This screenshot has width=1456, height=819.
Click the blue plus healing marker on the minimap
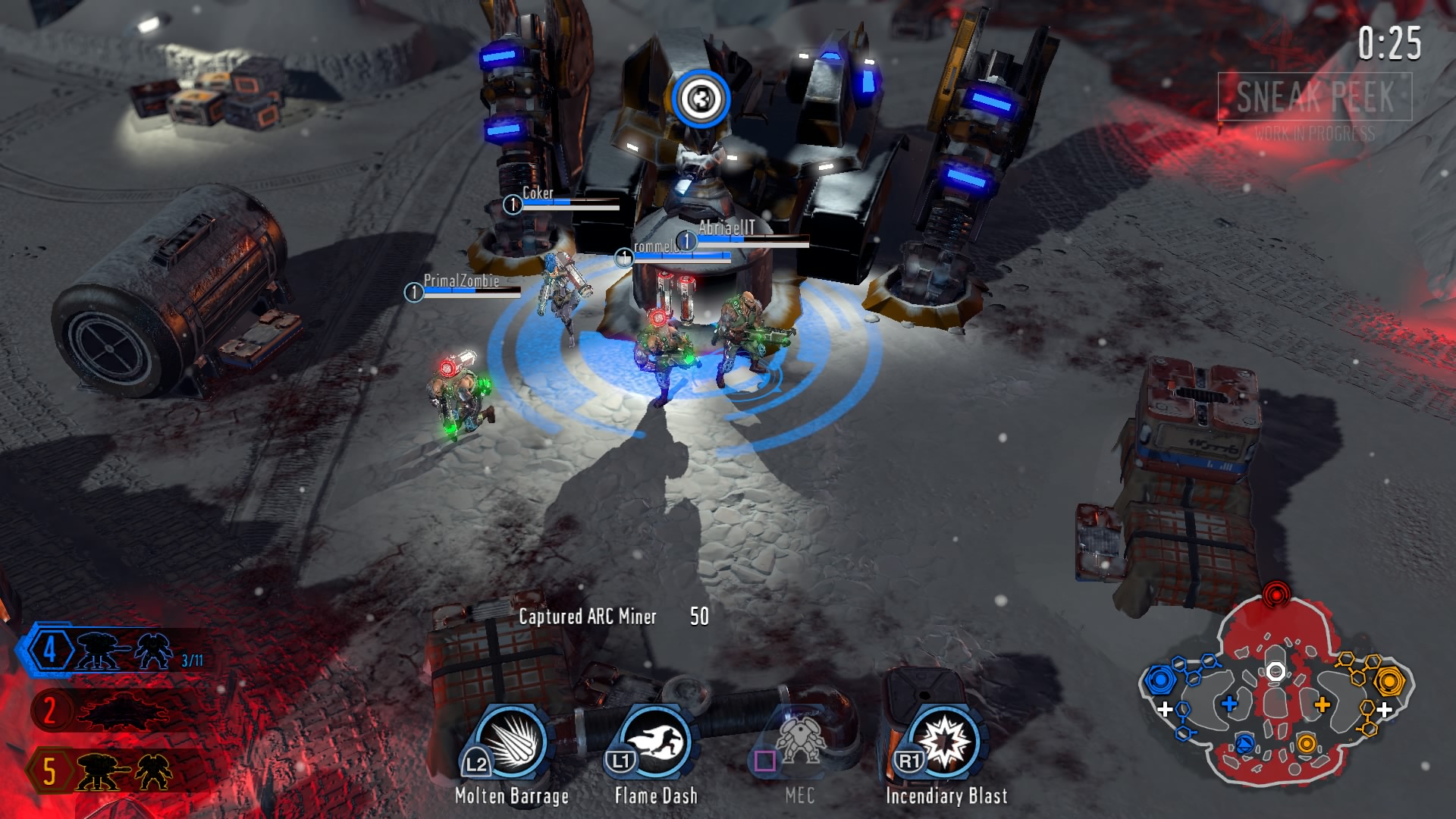point(1228,704)
